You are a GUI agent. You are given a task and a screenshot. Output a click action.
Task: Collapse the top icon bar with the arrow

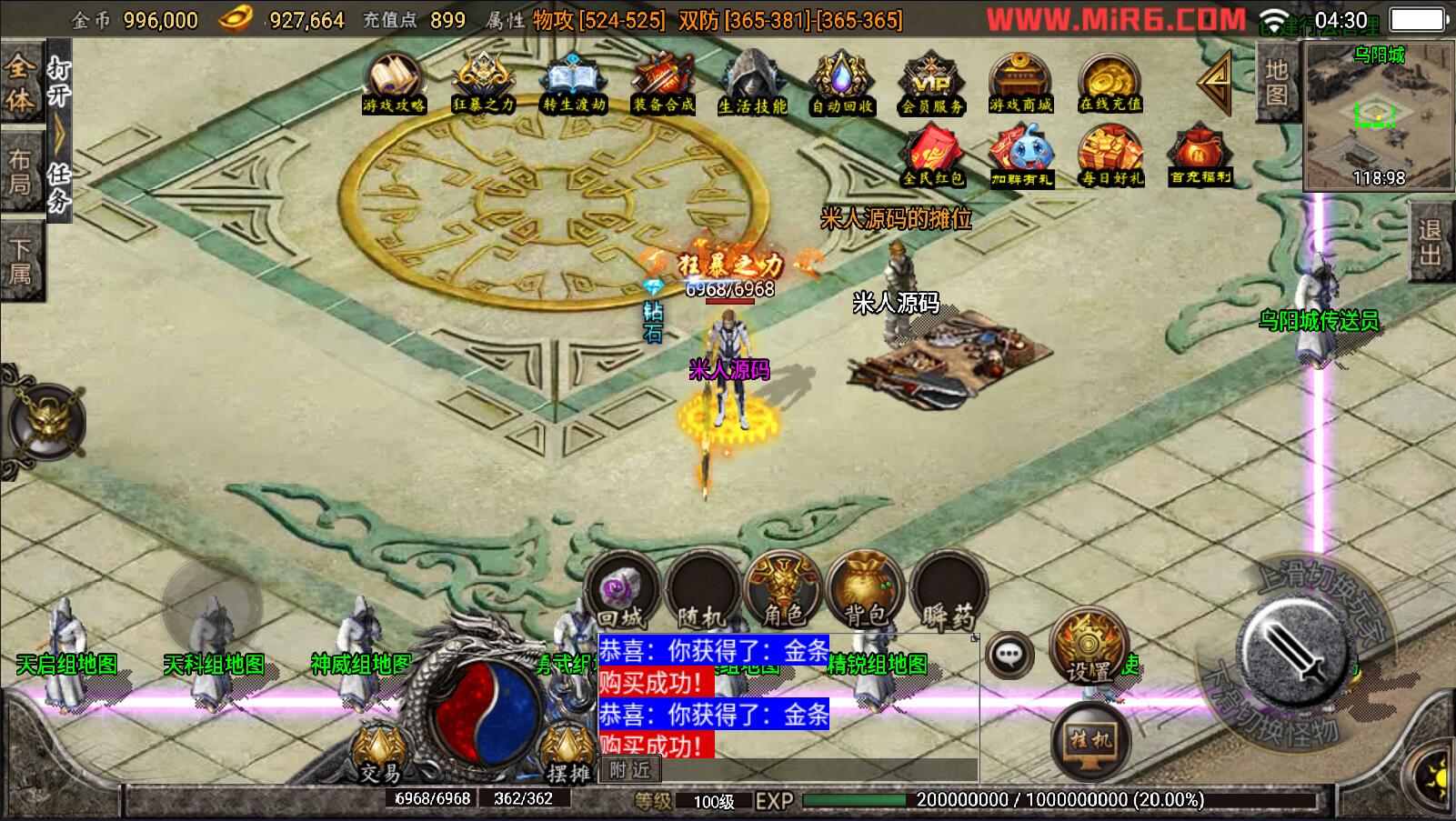coord(1215,83)
